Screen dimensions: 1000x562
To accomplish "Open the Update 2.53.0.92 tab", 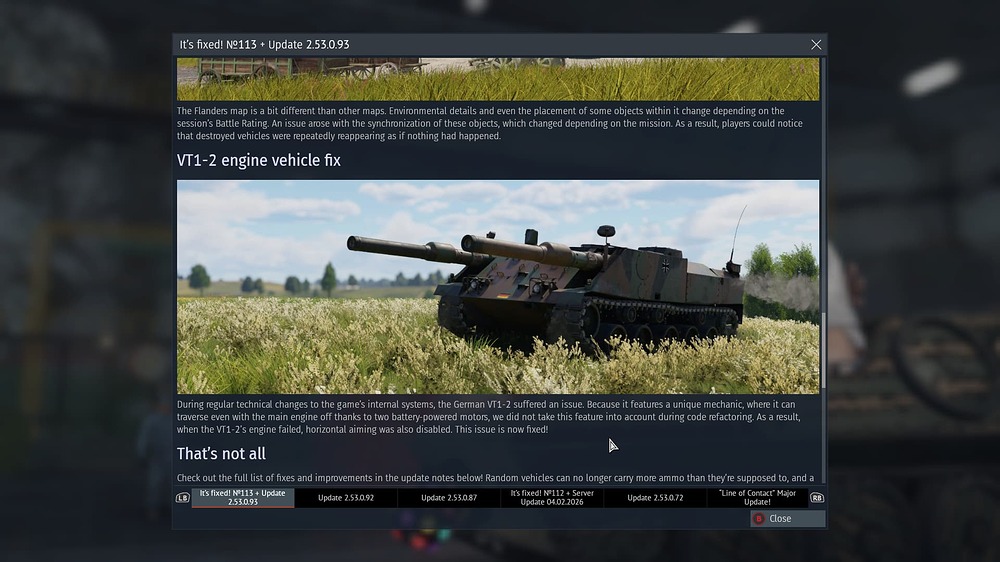I will pos(346,497).
